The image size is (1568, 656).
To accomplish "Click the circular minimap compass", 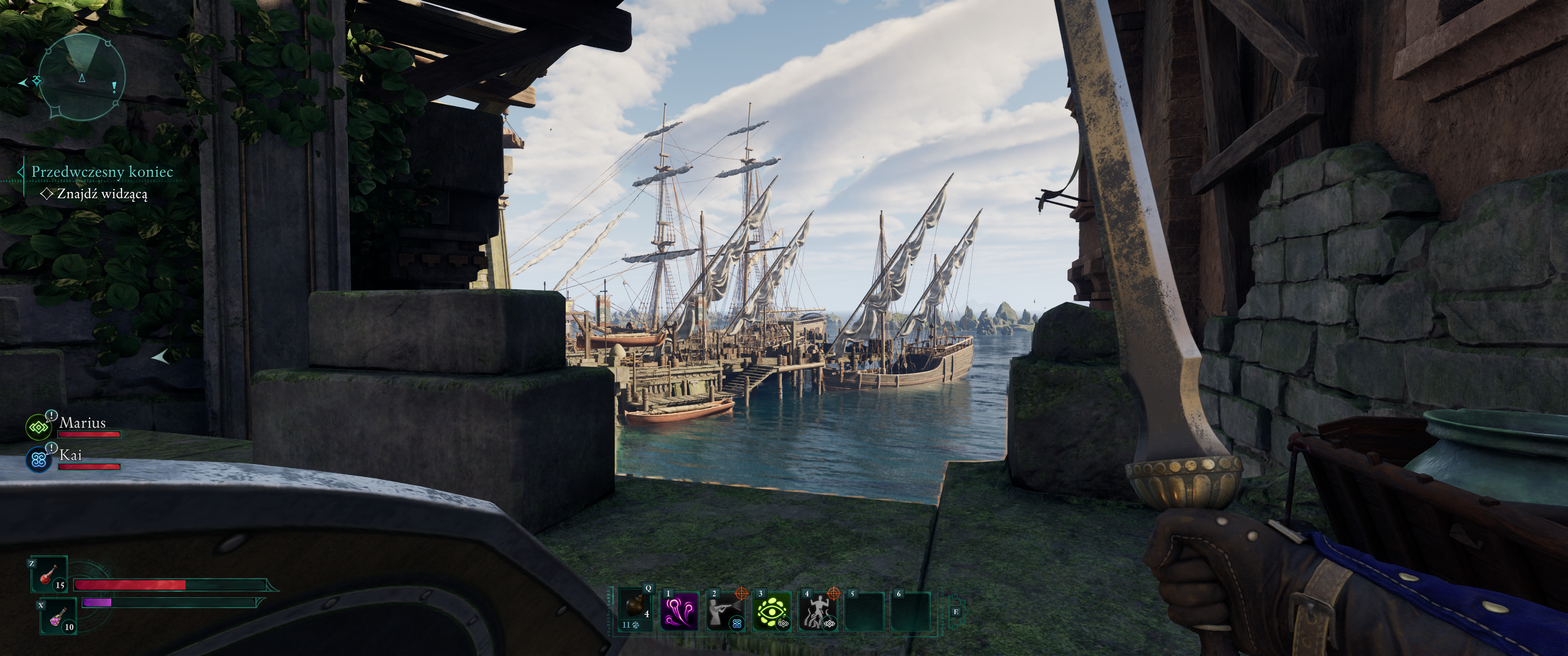I will [82, 77].
